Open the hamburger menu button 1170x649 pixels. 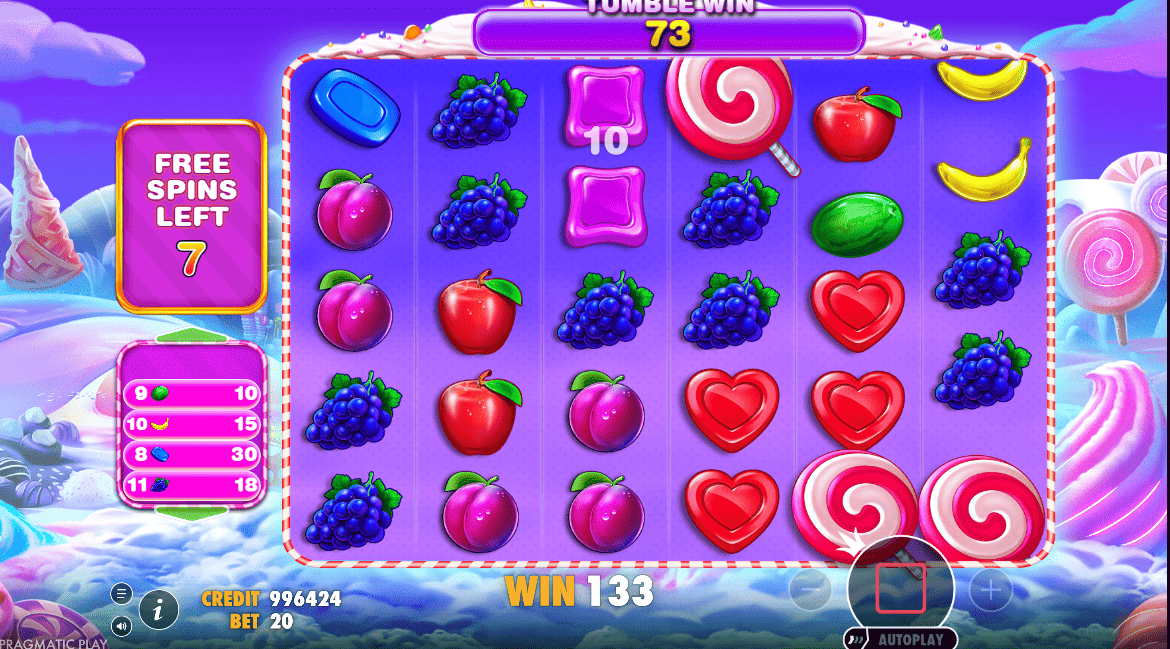[122, 593]
